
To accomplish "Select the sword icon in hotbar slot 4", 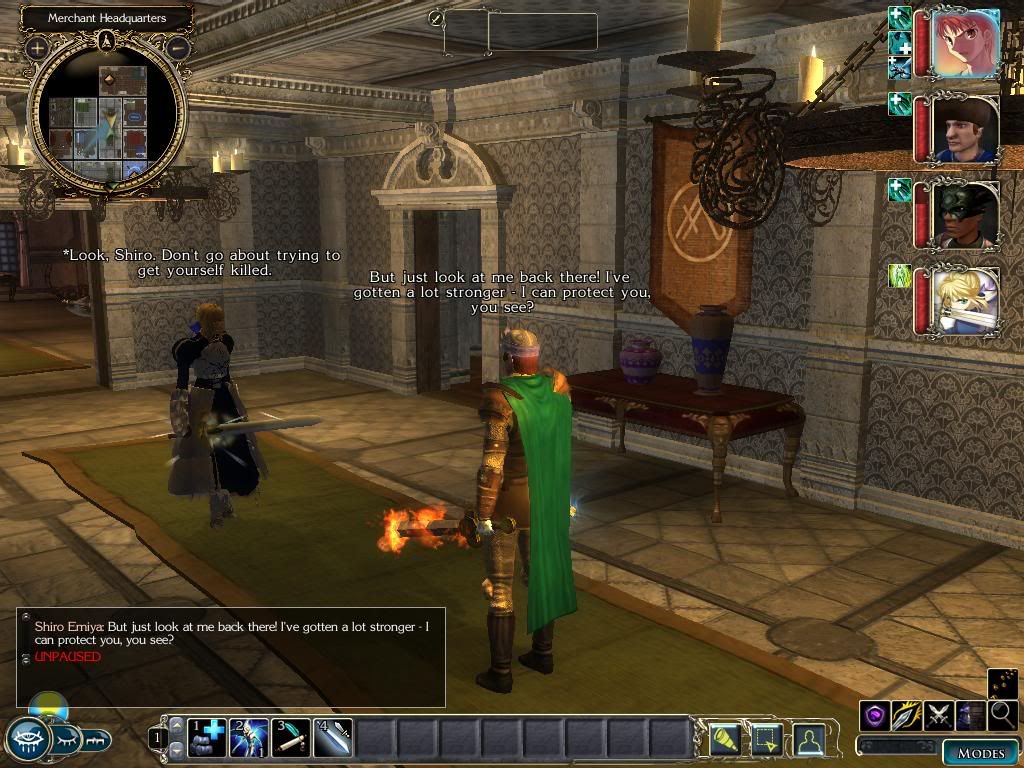I will coord(333,738).
